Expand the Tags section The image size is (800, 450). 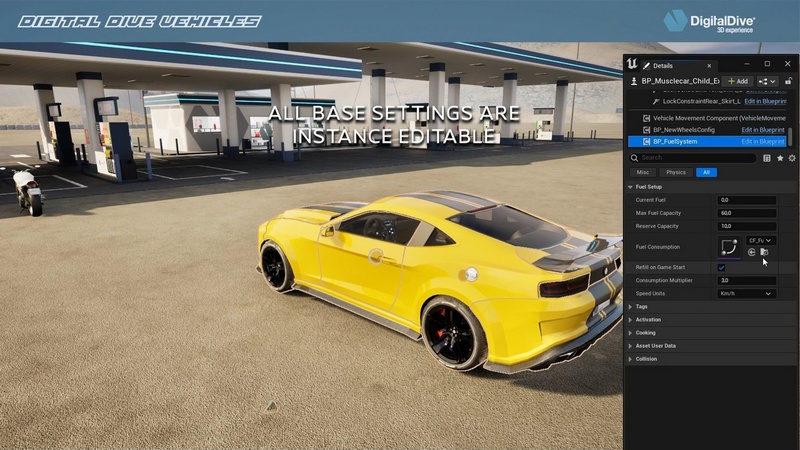(641, 307)
